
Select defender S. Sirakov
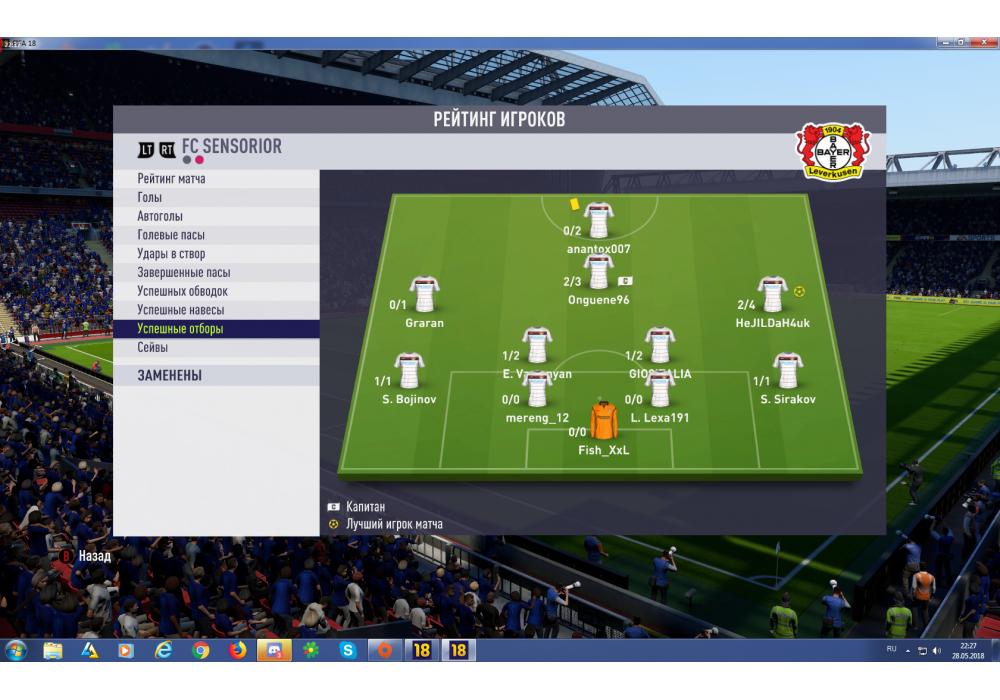pos(787,372)
